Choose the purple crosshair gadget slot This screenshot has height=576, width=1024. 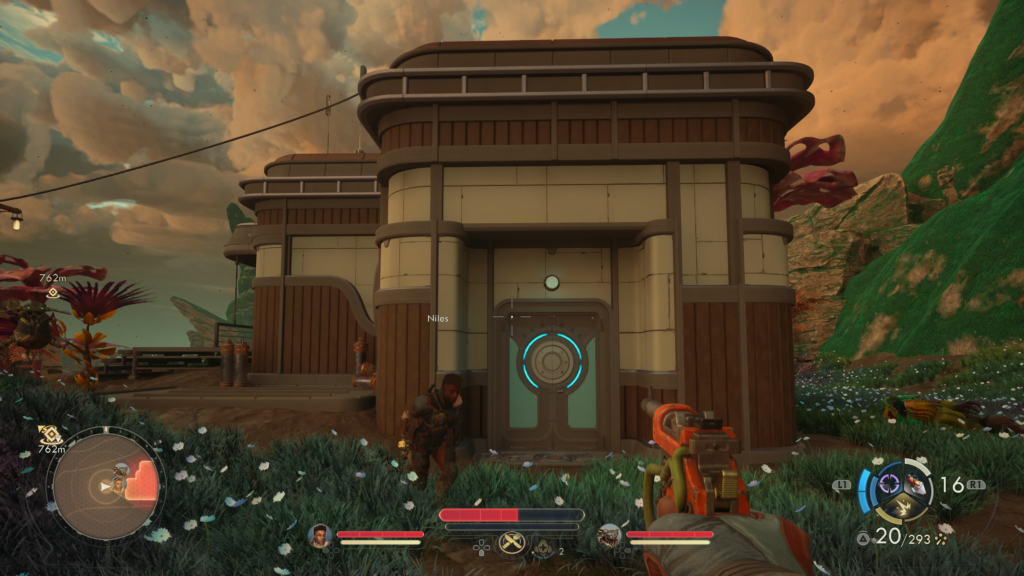[888, 486]
